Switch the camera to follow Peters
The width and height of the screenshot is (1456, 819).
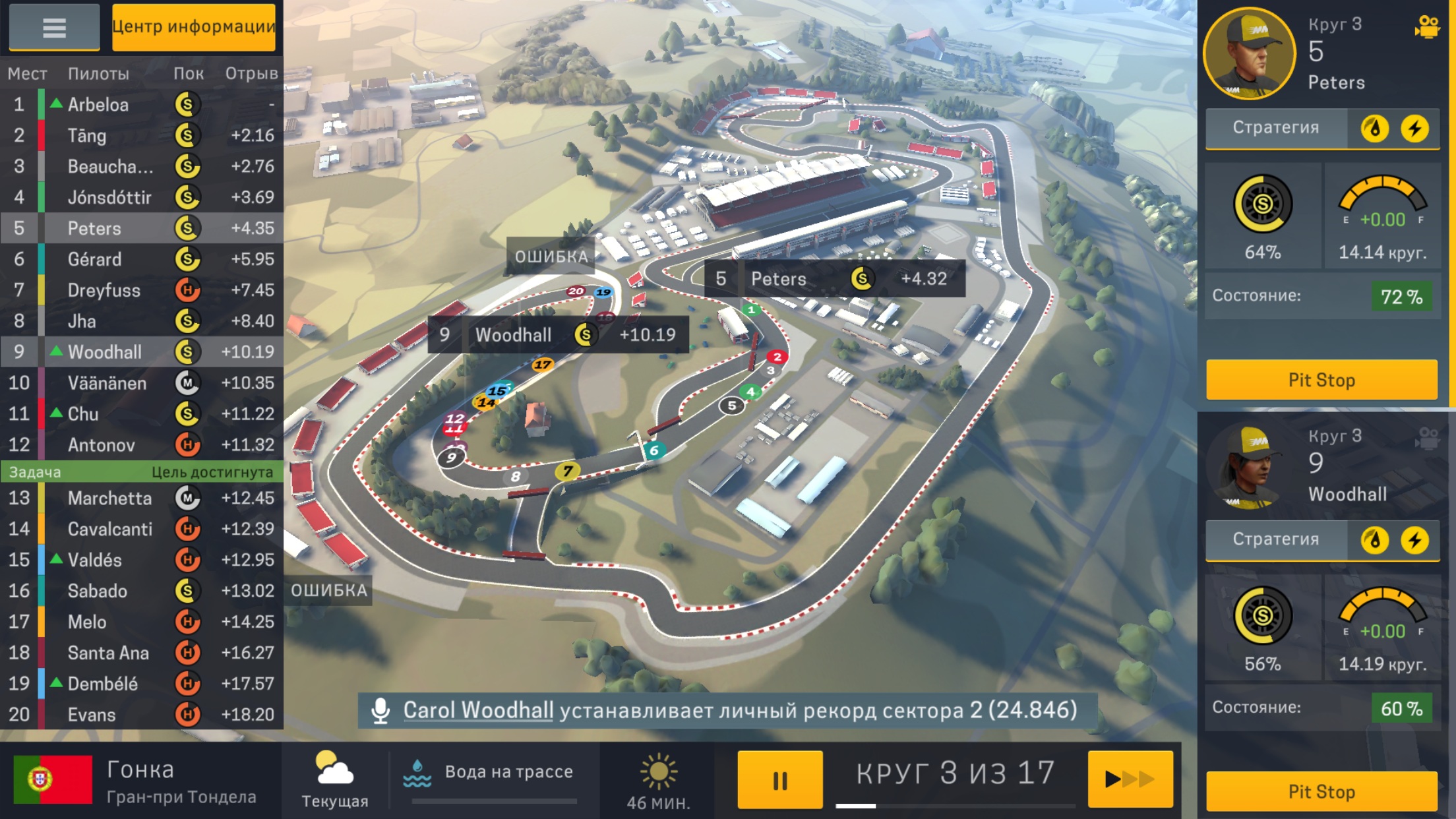coord(1427,28)
